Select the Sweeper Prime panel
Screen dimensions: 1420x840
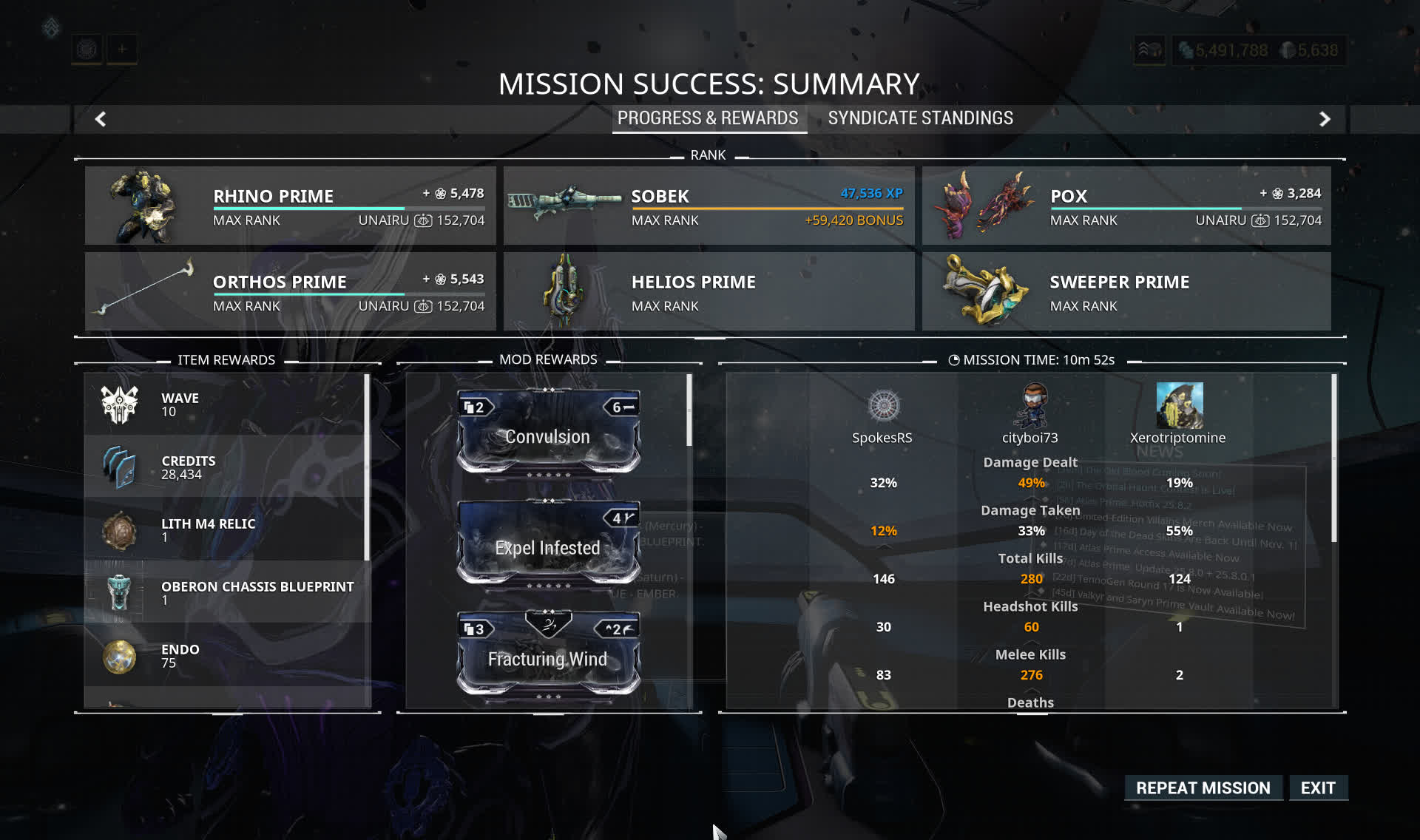pos(1126,291)
